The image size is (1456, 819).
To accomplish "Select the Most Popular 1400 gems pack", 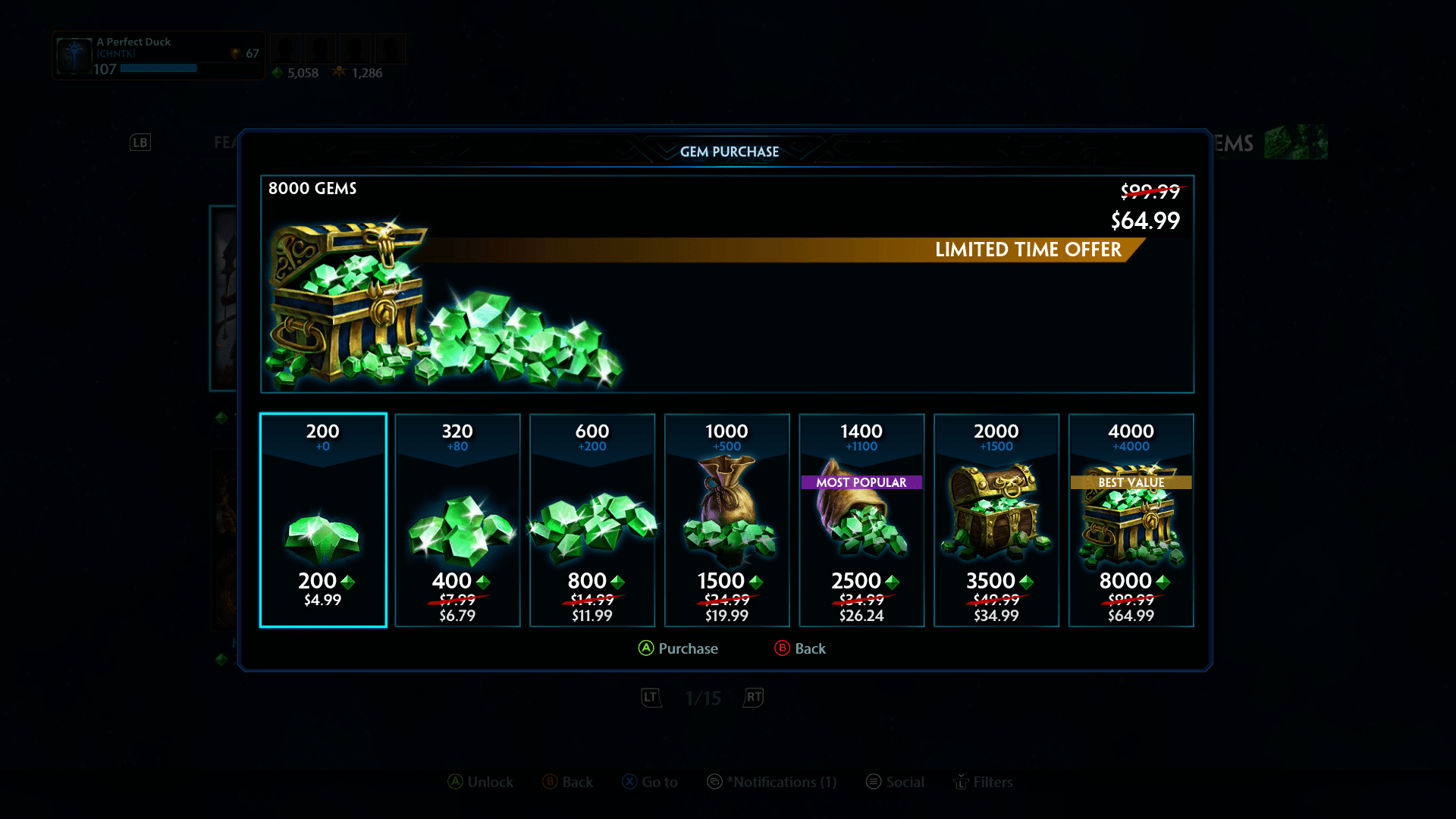I will (x=861, y=519).
